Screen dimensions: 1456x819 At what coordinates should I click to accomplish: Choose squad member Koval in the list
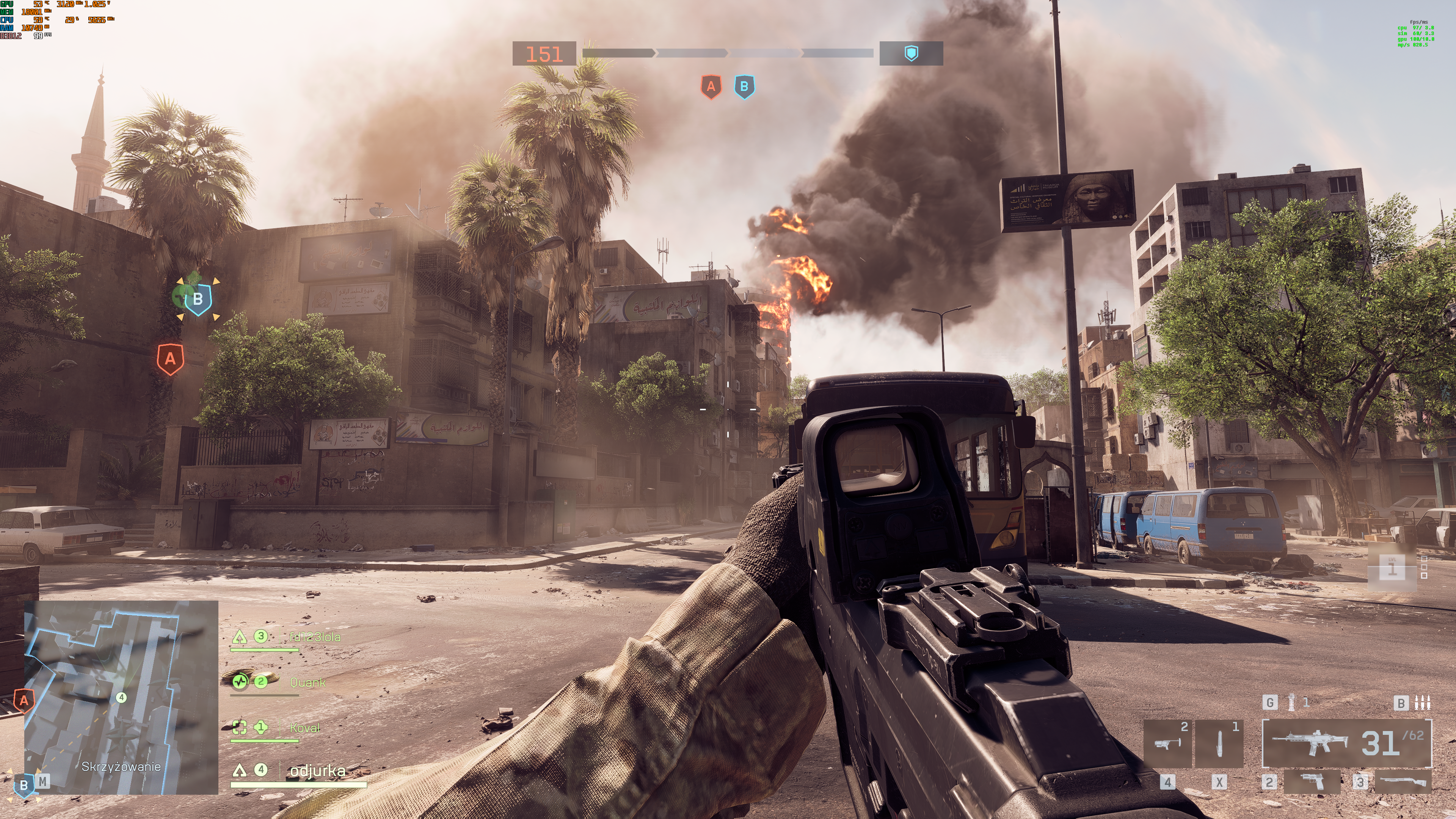[304, 728]
